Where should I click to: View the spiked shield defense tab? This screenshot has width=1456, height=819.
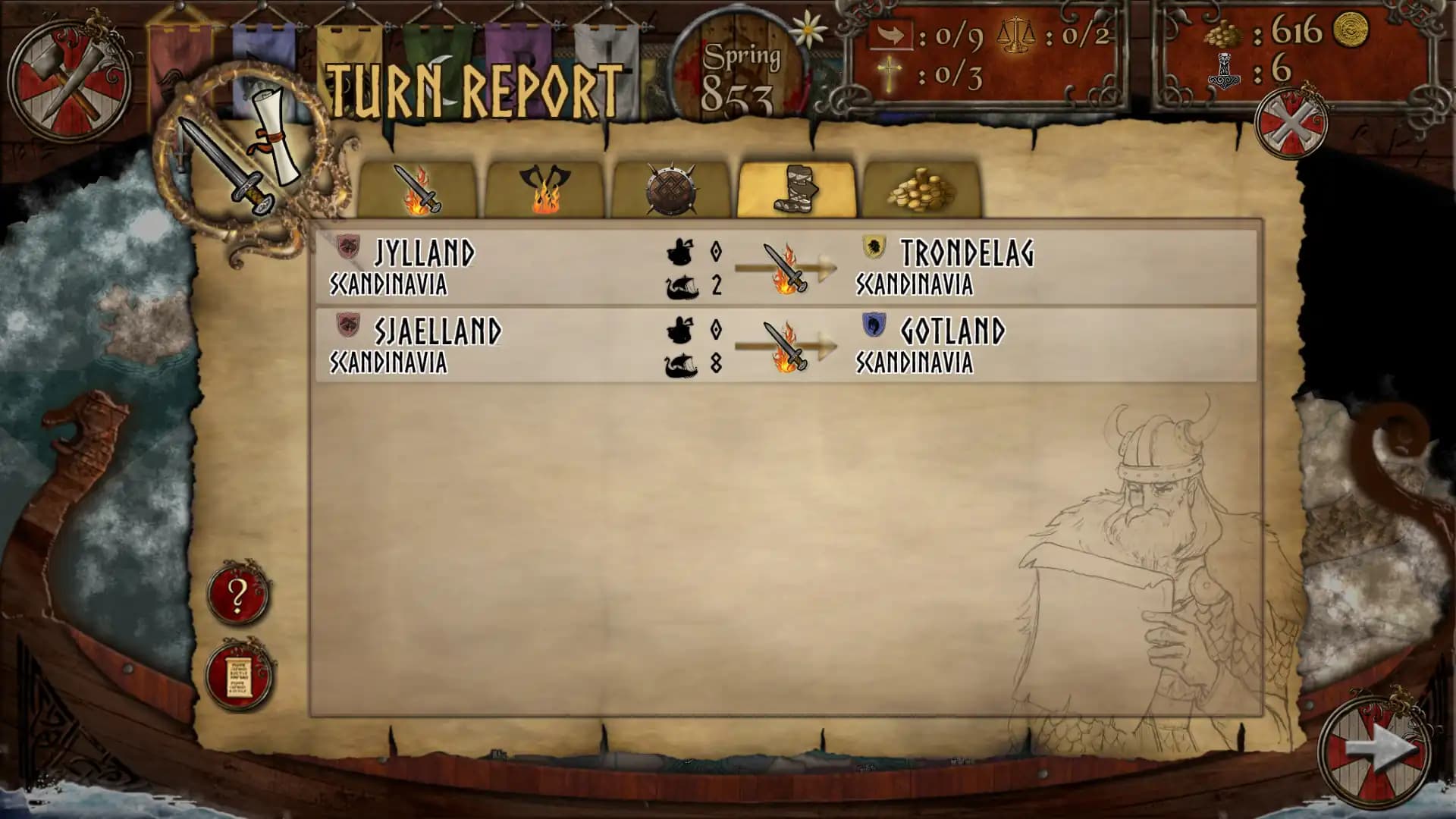[671, 188]
